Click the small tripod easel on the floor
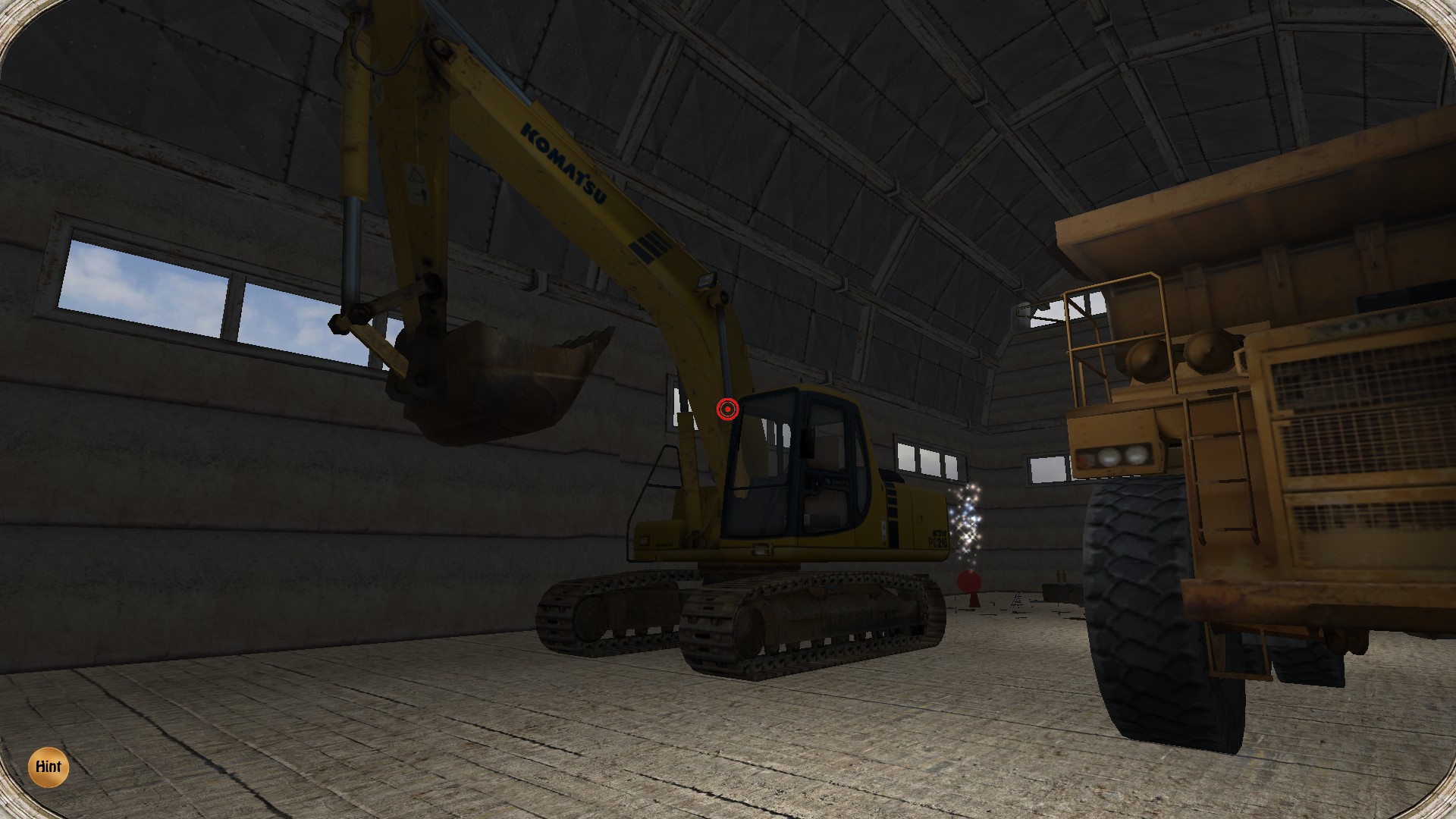 pos(1018,602)
